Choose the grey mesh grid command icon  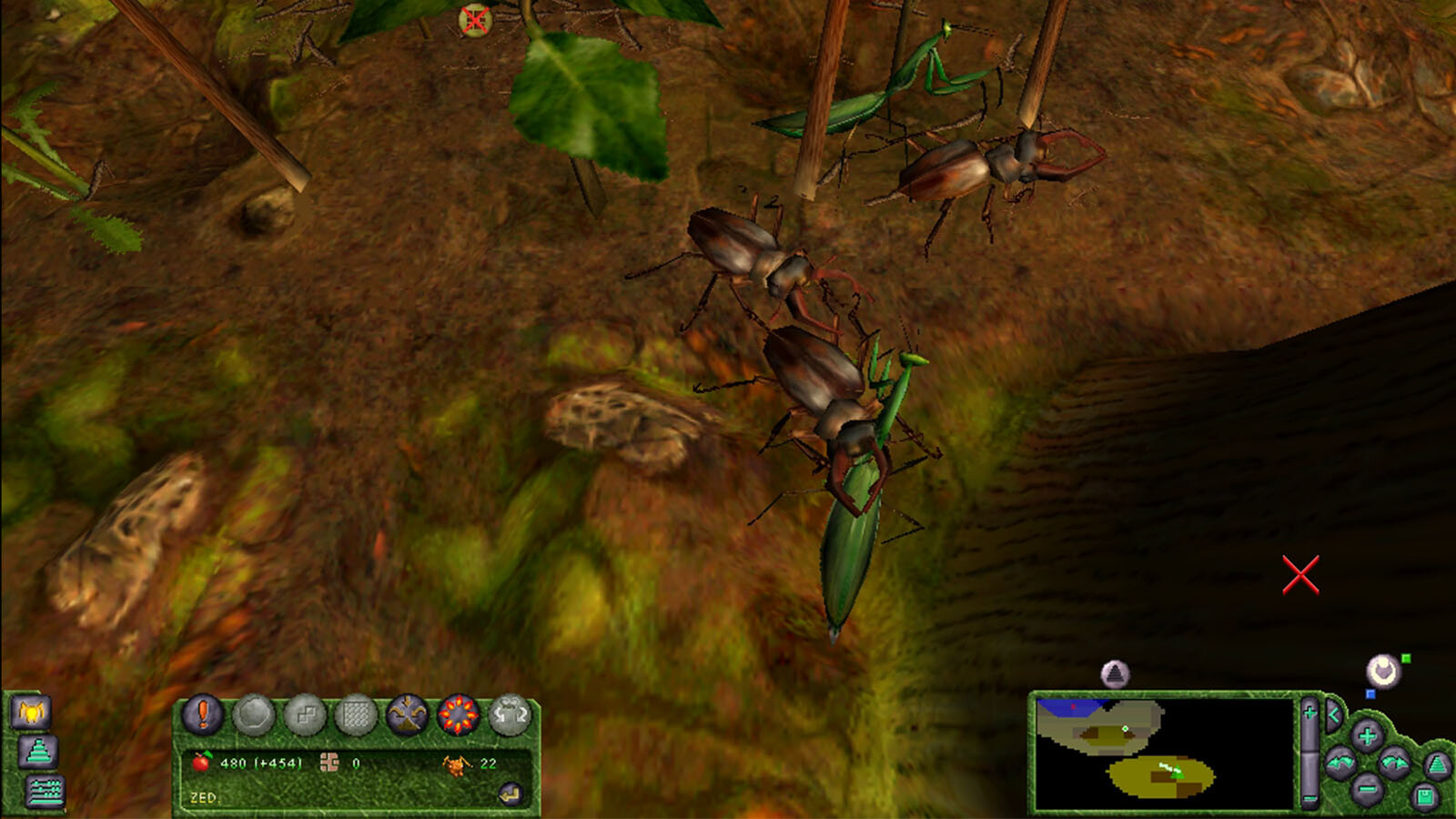coord(356,715)
